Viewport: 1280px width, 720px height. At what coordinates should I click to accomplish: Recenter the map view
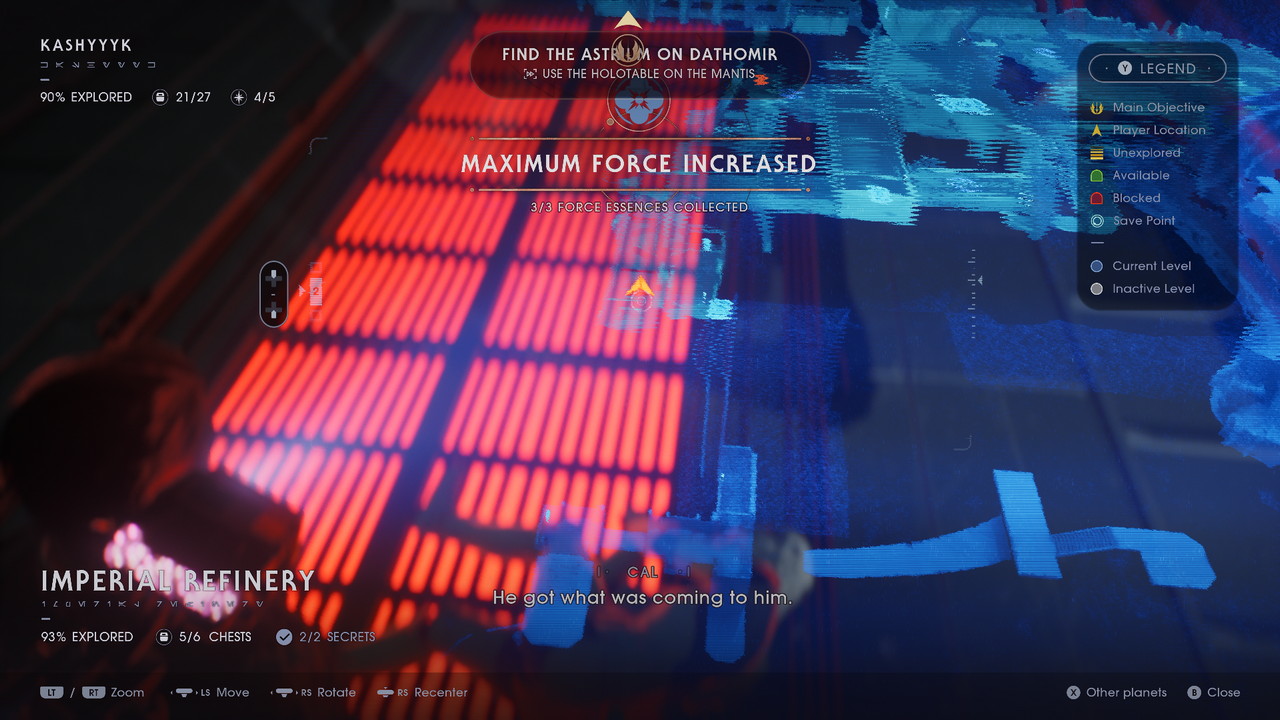tap(431, 692)
